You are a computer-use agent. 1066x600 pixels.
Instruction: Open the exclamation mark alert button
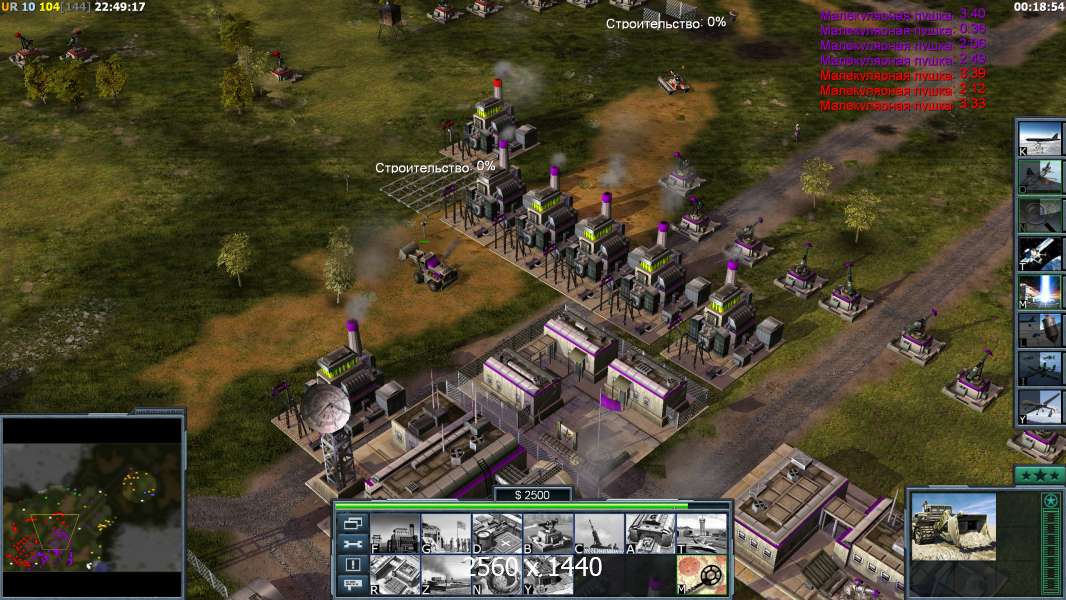point(353,565)
